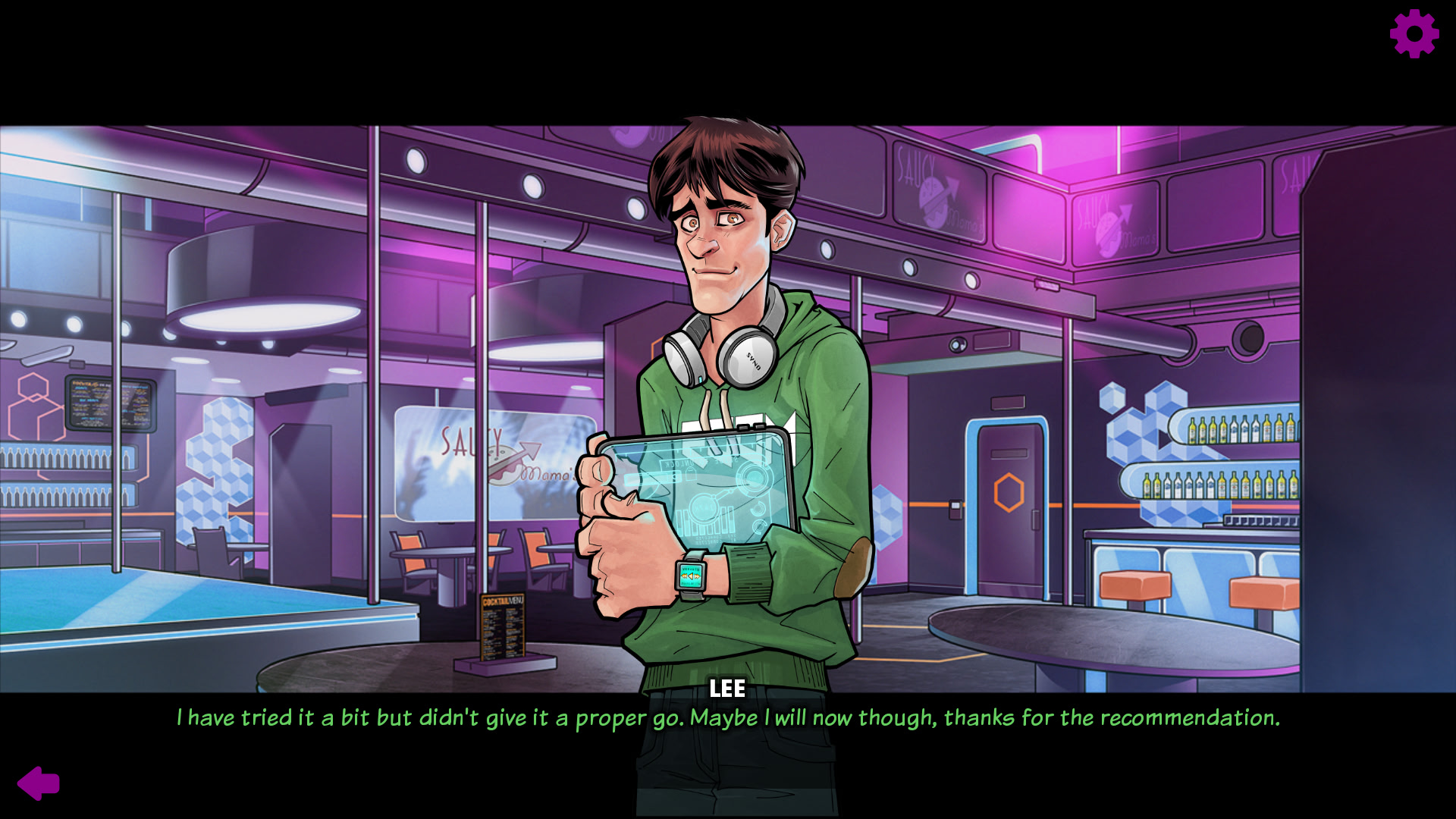Select the dialogue text to advance conversation
Screen dimensions: 1456x819
(x=728, y=717)
